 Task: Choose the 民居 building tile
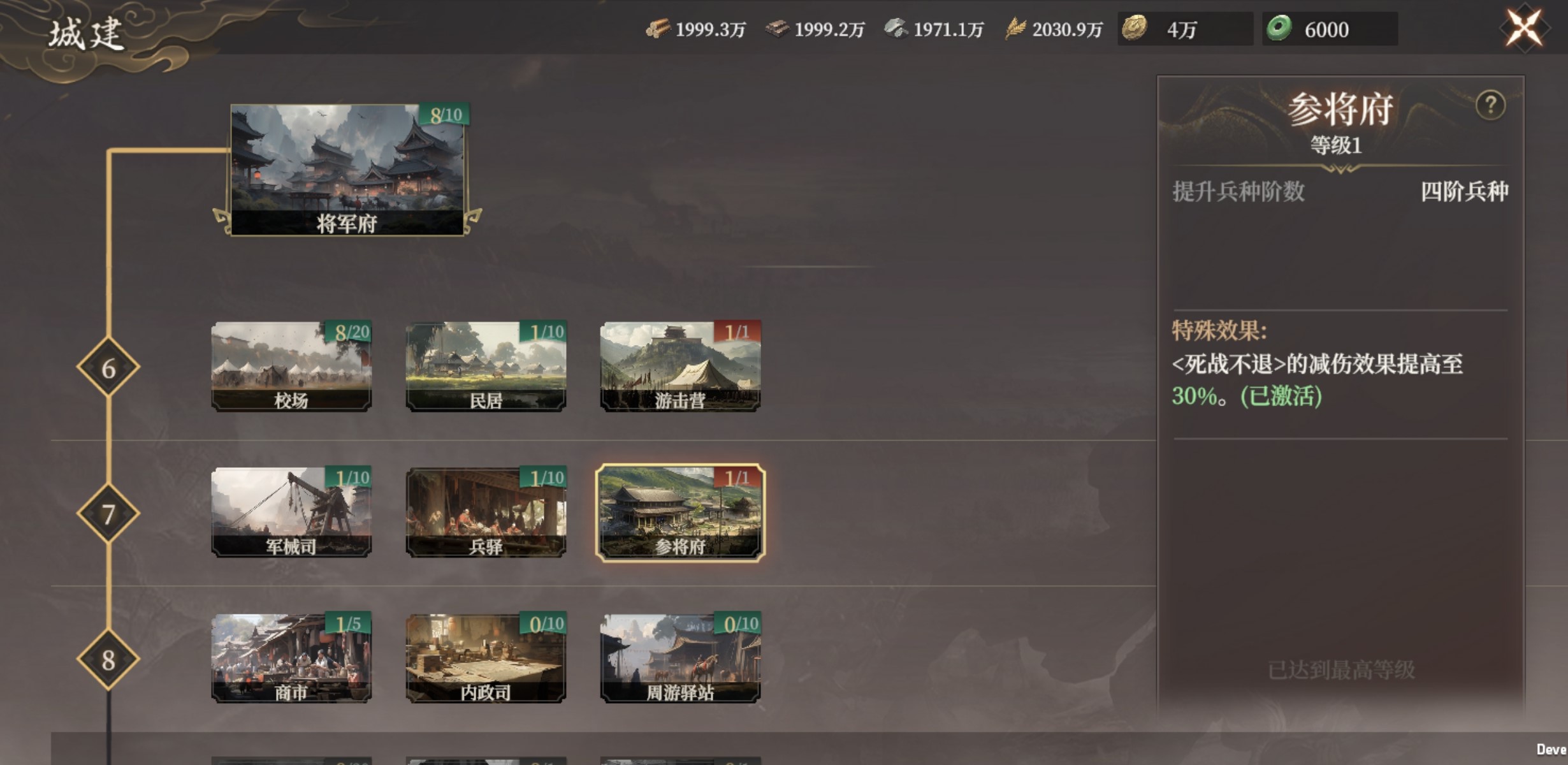coord(486,366)
